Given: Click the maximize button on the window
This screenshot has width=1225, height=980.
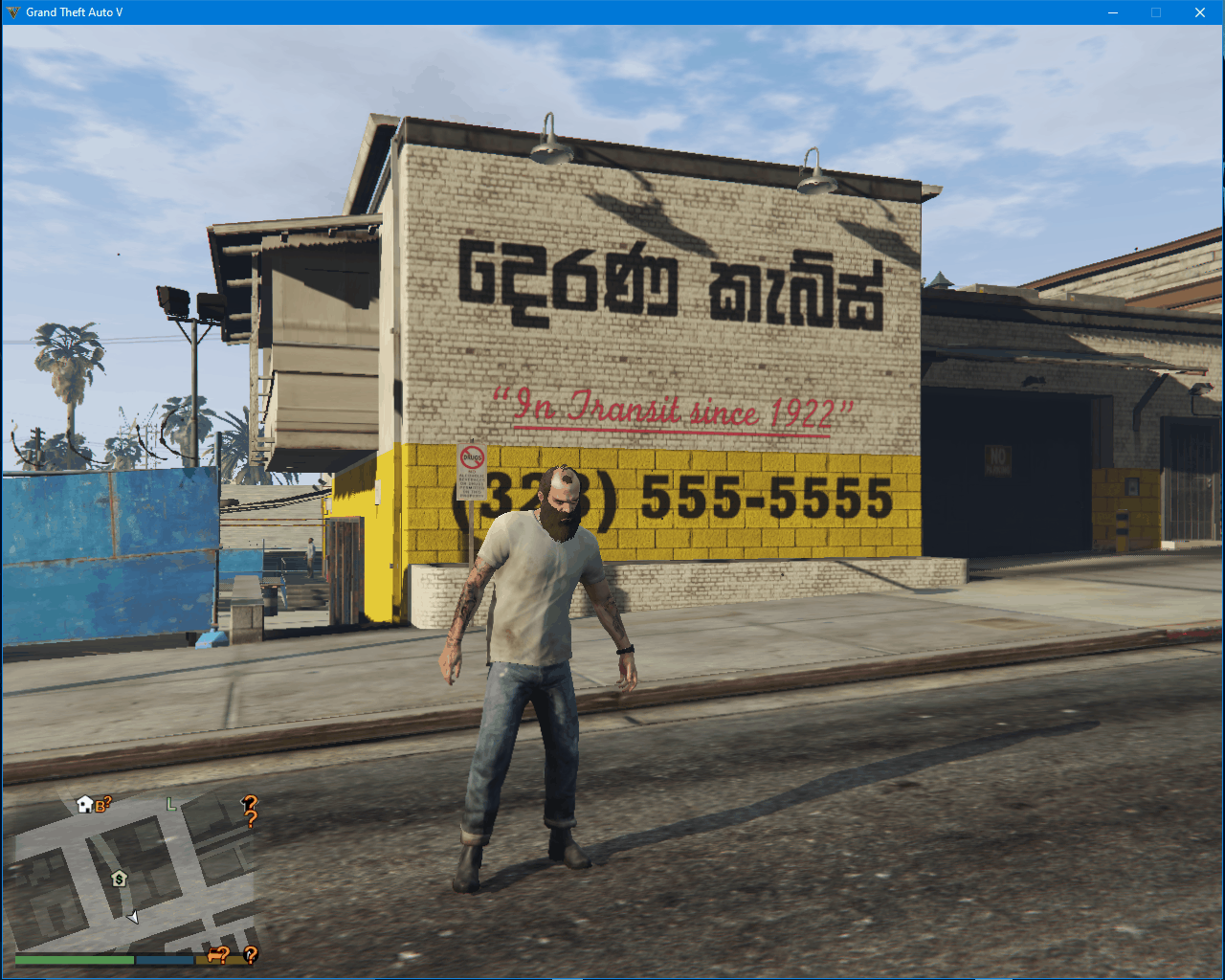Looking at the screenshot, I should pyautogui.click(x=1156, y=11).
